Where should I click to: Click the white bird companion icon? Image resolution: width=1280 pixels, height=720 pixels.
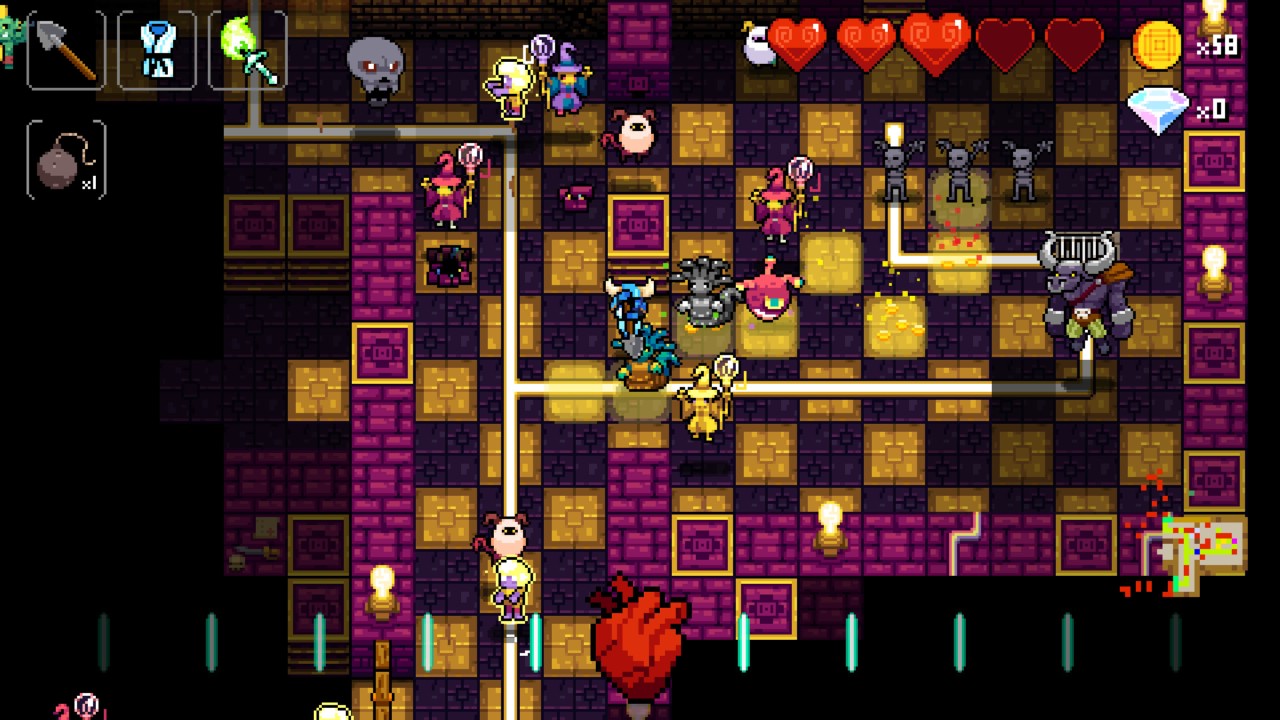click(757, 45)
